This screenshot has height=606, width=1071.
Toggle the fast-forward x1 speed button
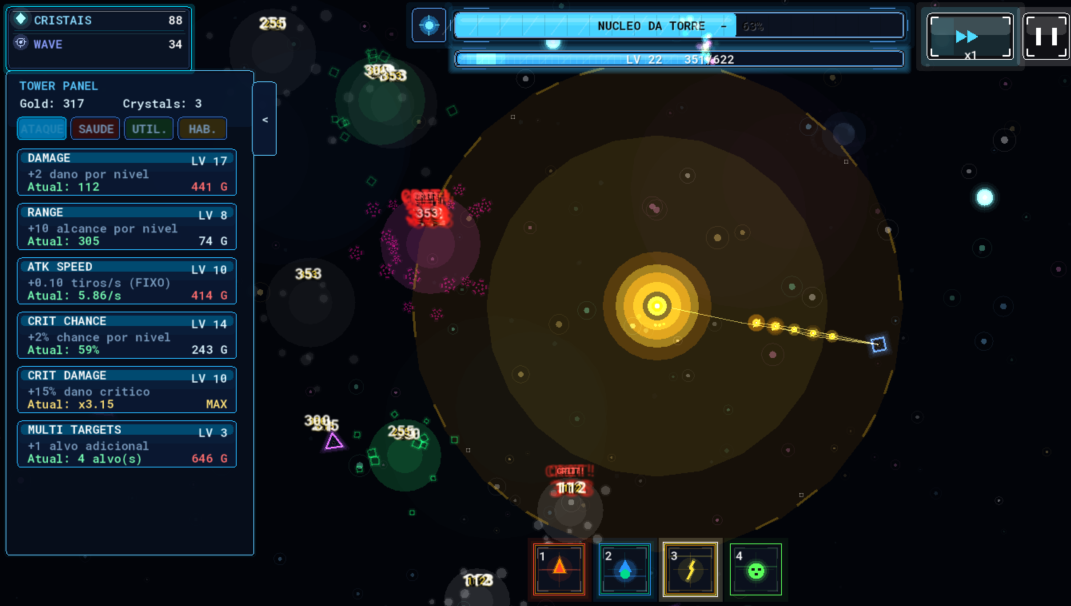tap(968, 38)
